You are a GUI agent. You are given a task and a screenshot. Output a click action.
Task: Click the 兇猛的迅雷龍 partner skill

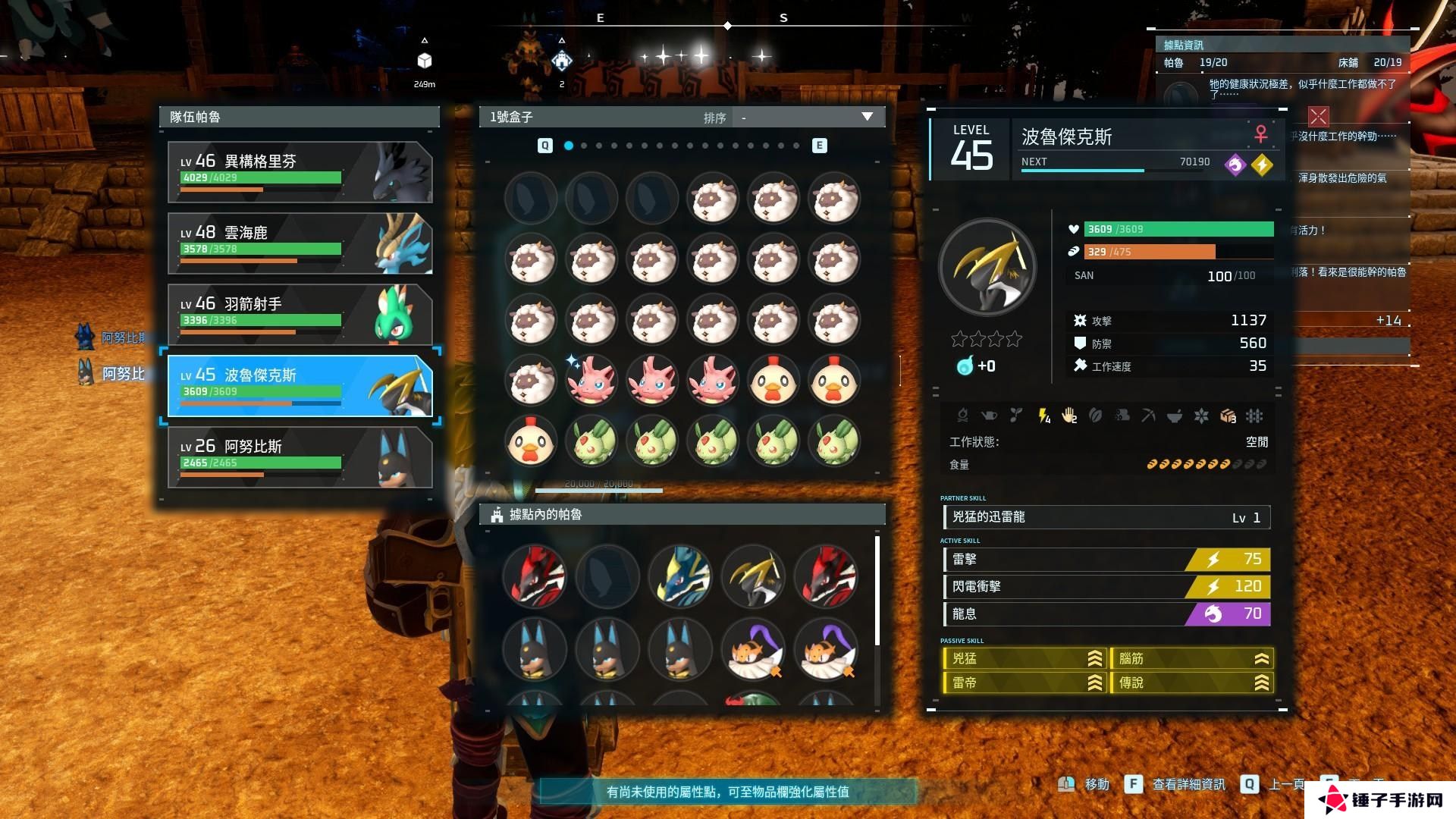coord(1106,517)
